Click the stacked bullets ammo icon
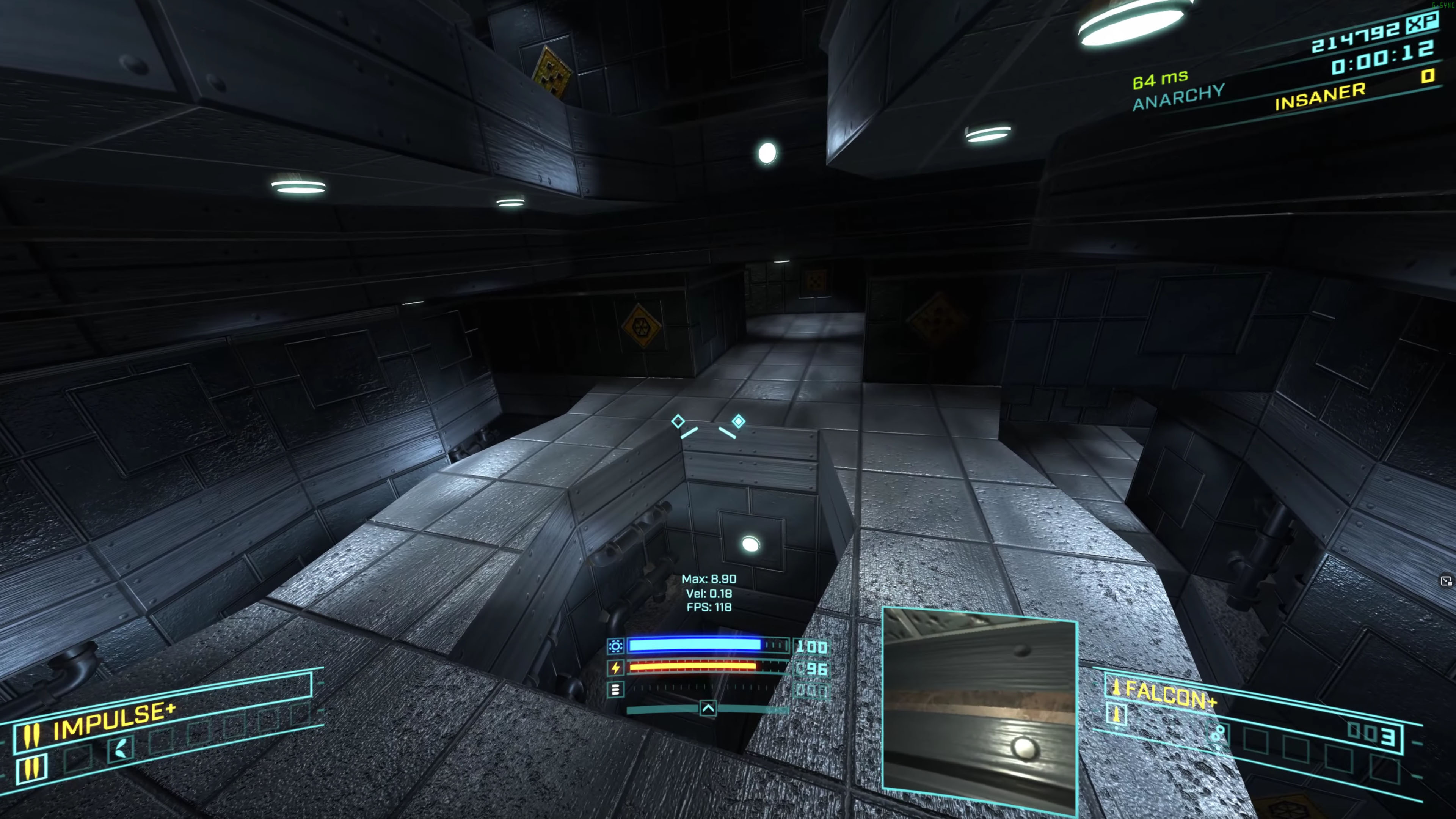This screenshot has width=1456, height=819. 615,690
